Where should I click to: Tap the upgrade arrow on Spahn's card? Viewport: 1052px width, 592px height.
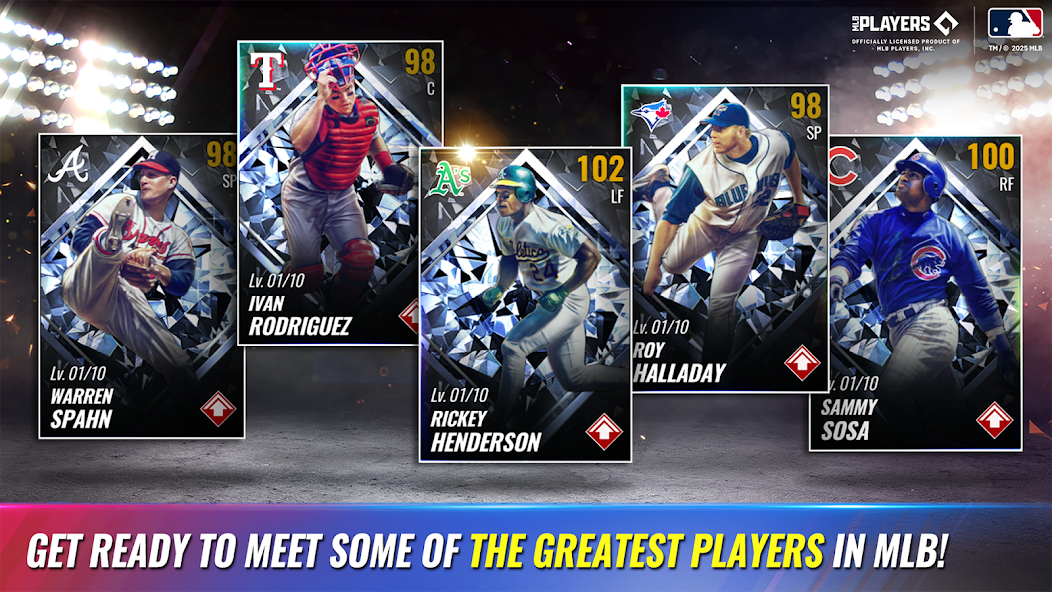[218, 409]
